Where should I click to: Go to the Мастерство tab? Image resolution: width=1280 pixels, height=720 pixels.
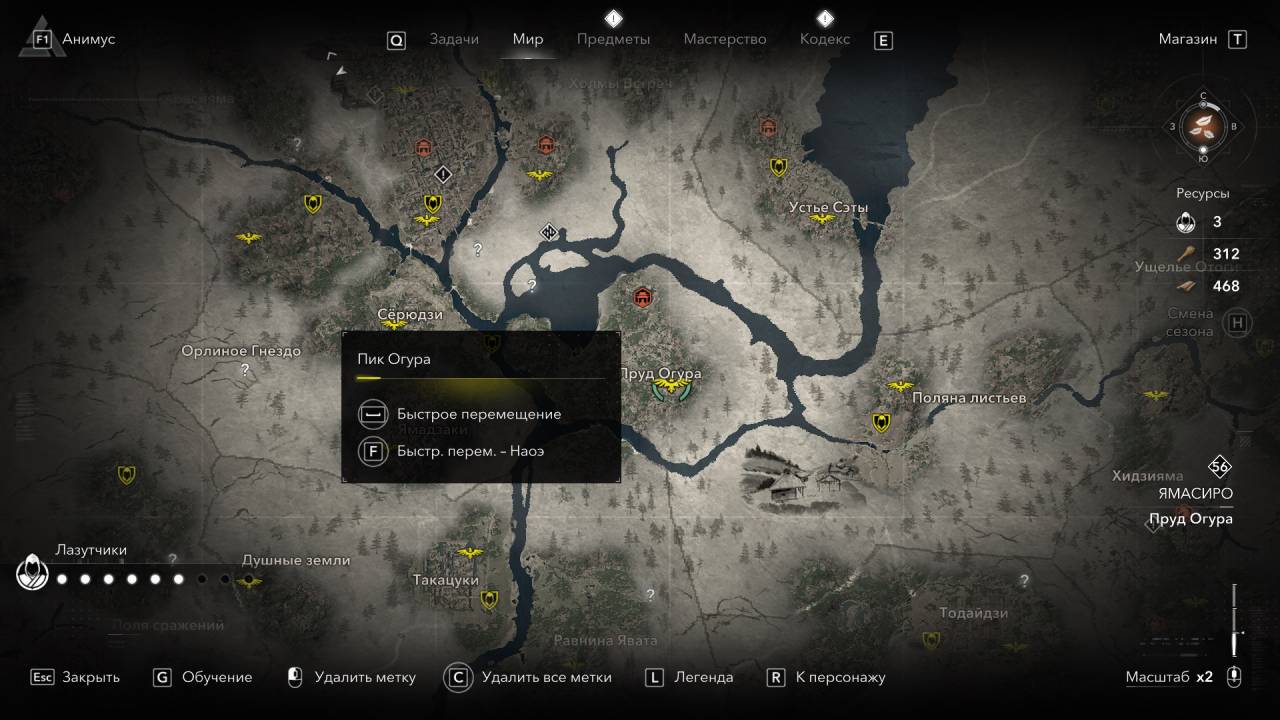[x=724, y=39]
